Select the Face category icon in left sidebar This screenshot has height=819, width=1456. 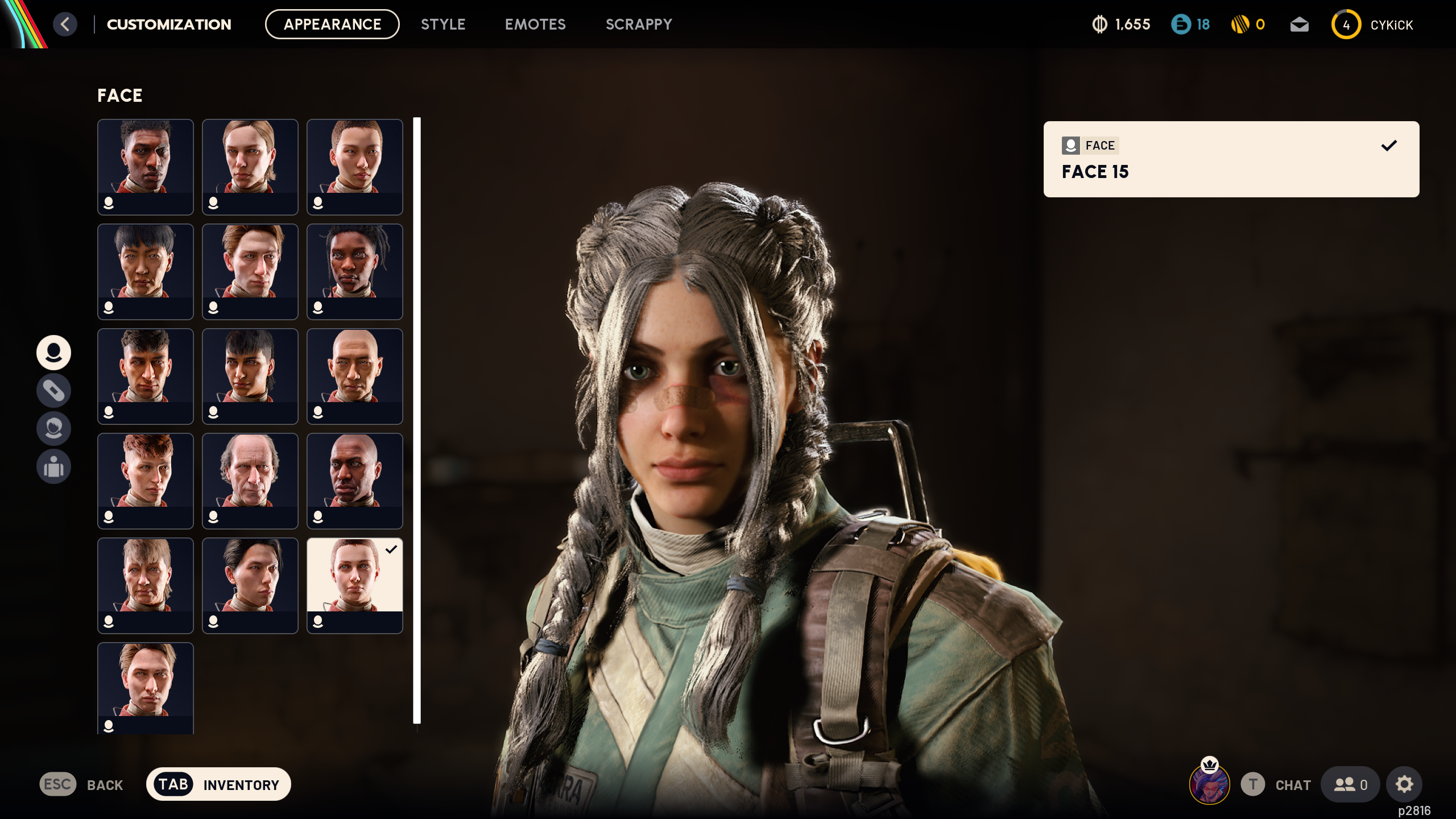tap(53, 353)
